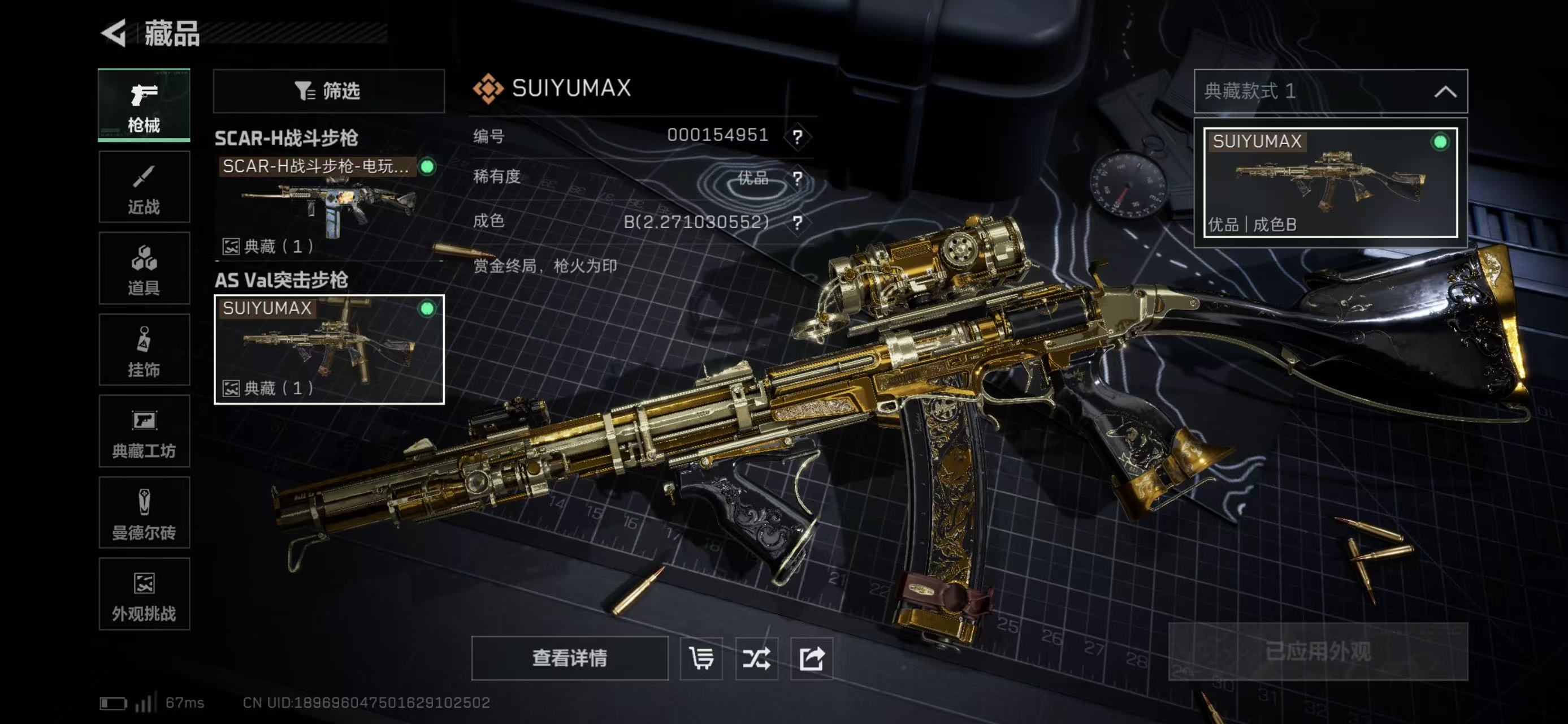Screen dimensions: 1568x724
Task: Show help for 稀有度 rarity
Action: (798, 178)
